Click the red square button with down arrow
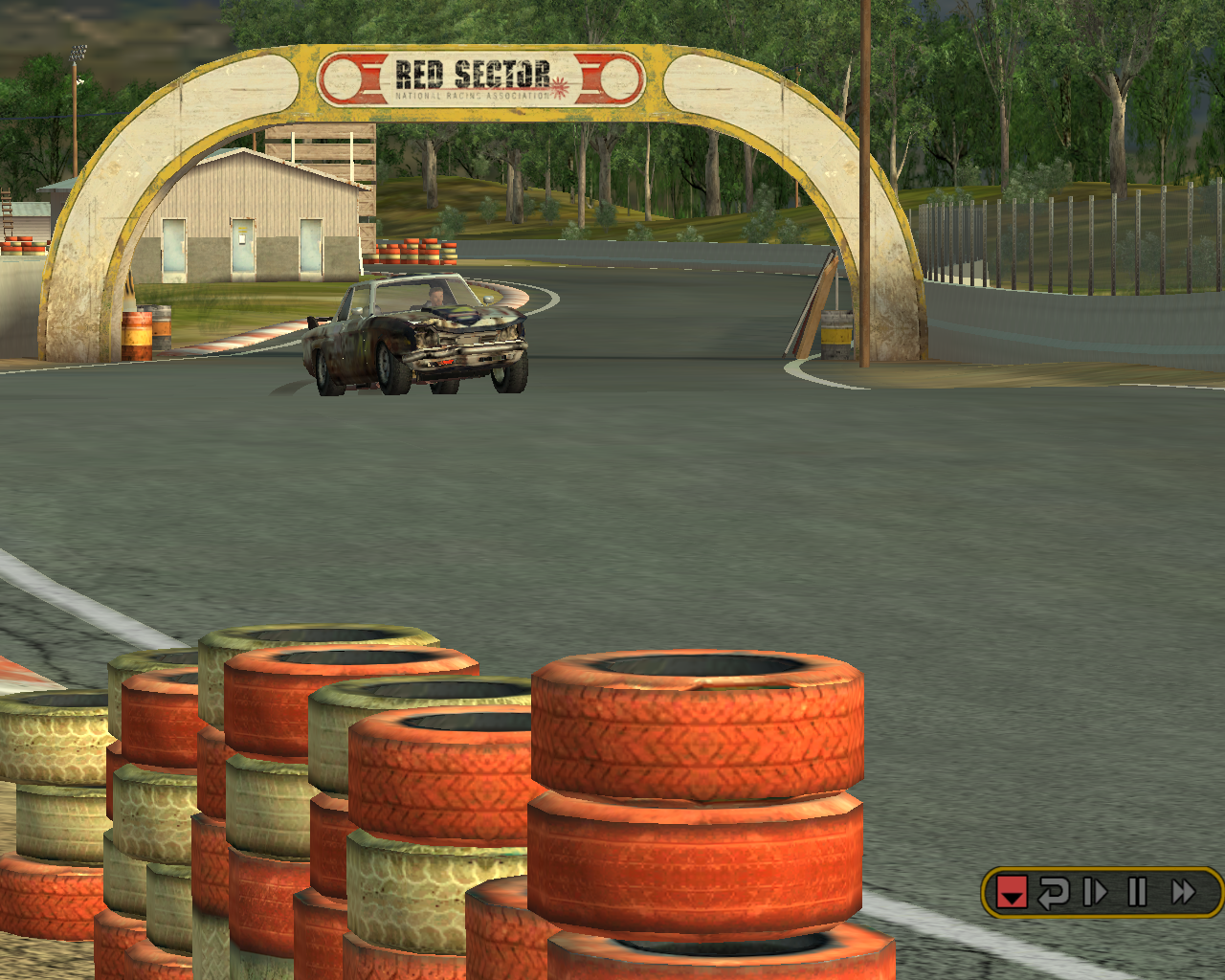The height and width of the screenshot is (980, 1225). [1012, 893]
